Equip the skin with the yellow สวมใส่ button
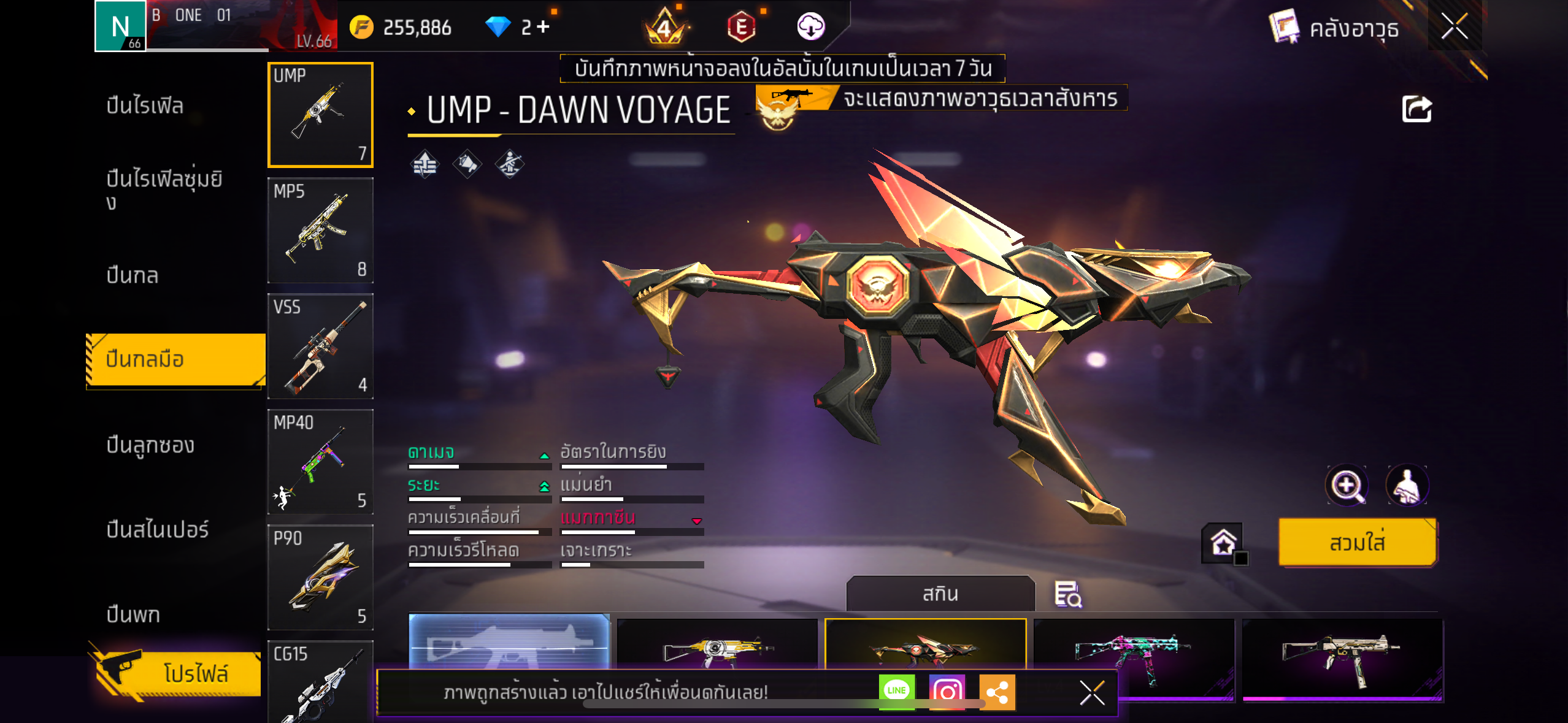This screenshot has height=723, width=1568. [1357, 543]
